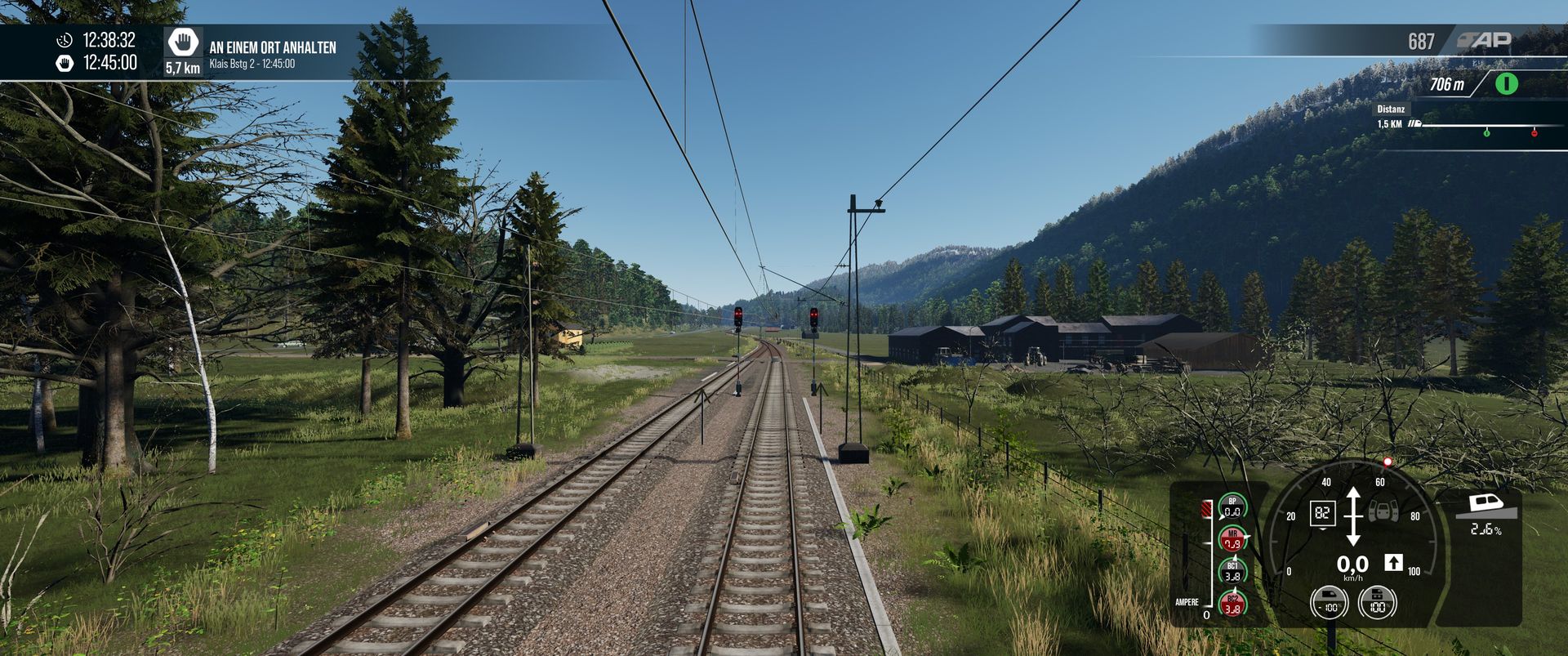
Task: Select the train doors status icon
Action: [x=1383, y=511]
